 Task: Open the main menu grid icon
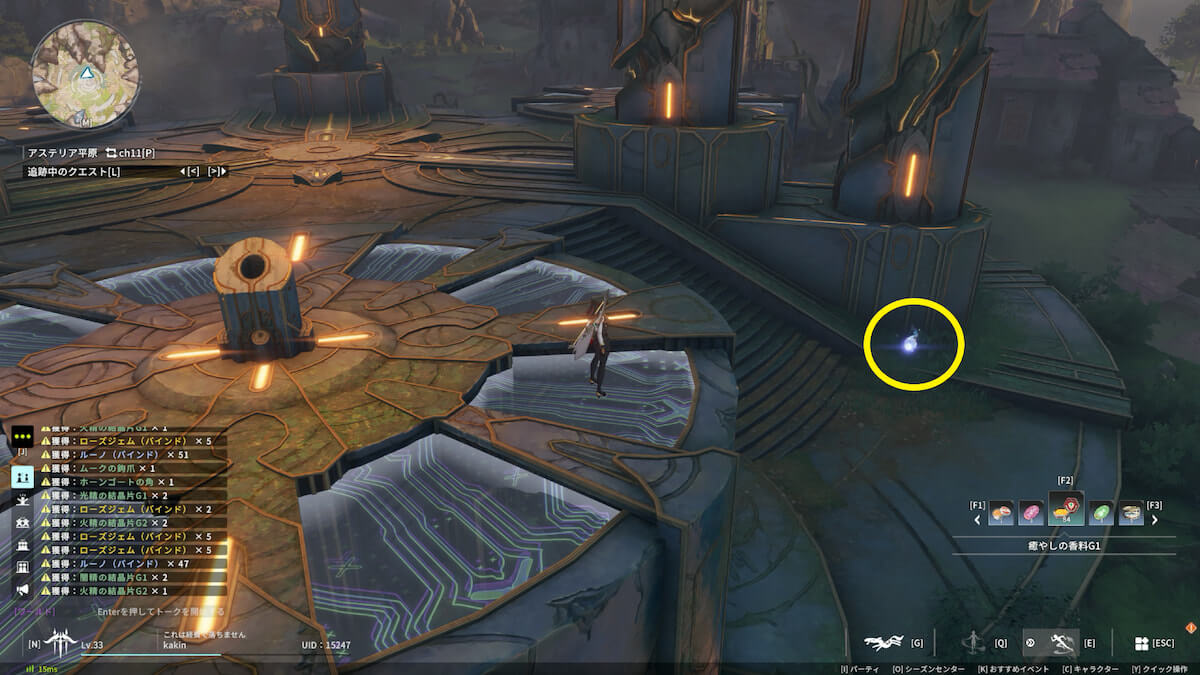tap(1141, 644)
